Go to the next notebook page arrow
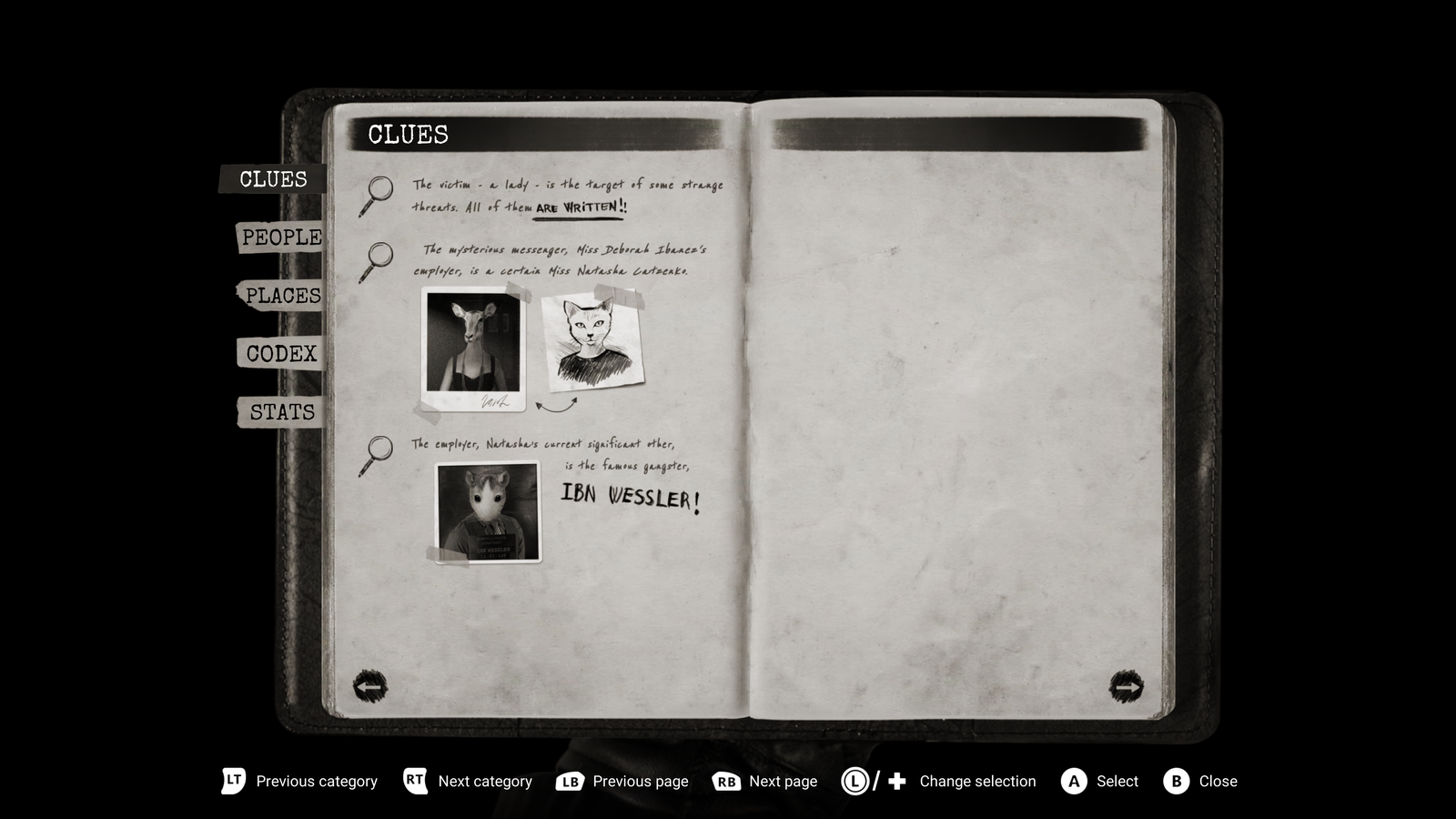 click(1126, 686)
